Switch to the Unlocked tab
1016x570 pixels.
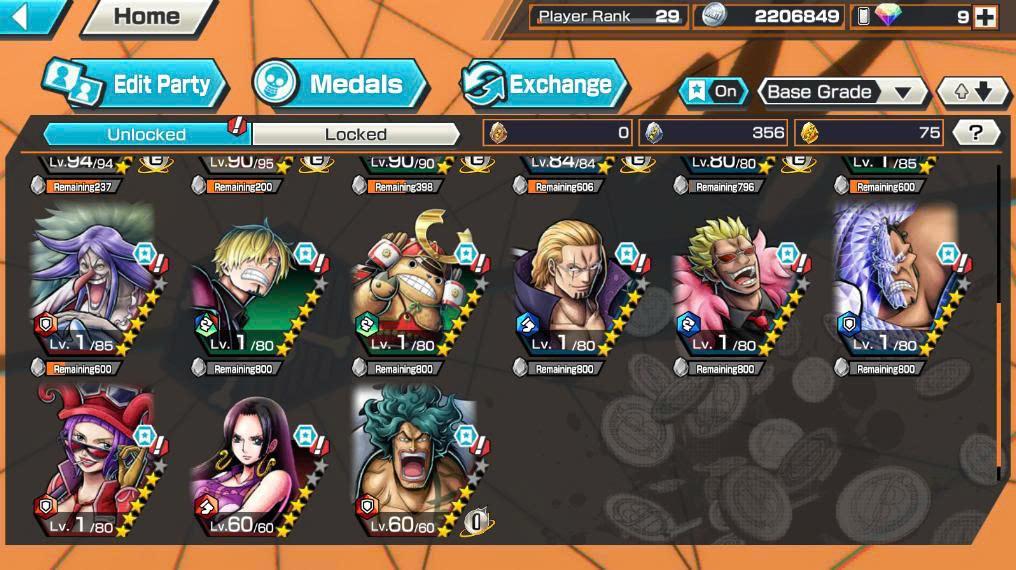[x=146, y=134]
